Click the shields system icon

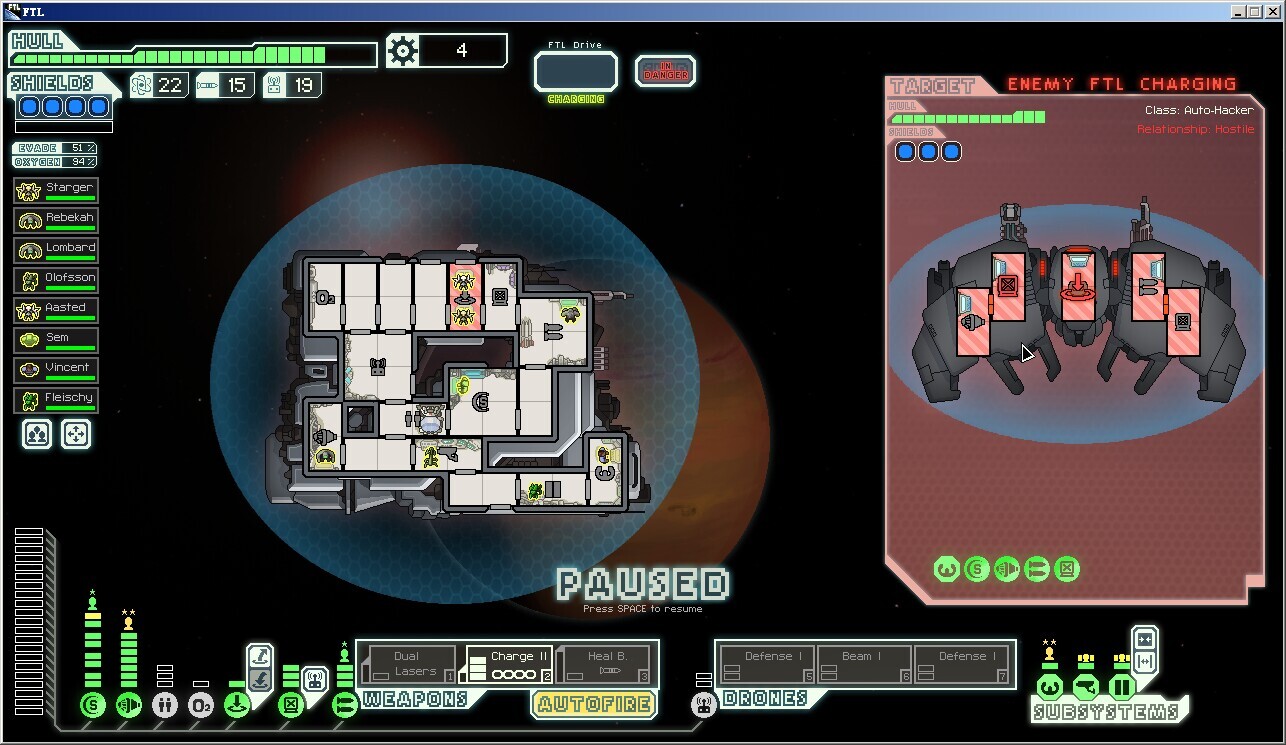[x=93, y=705]
